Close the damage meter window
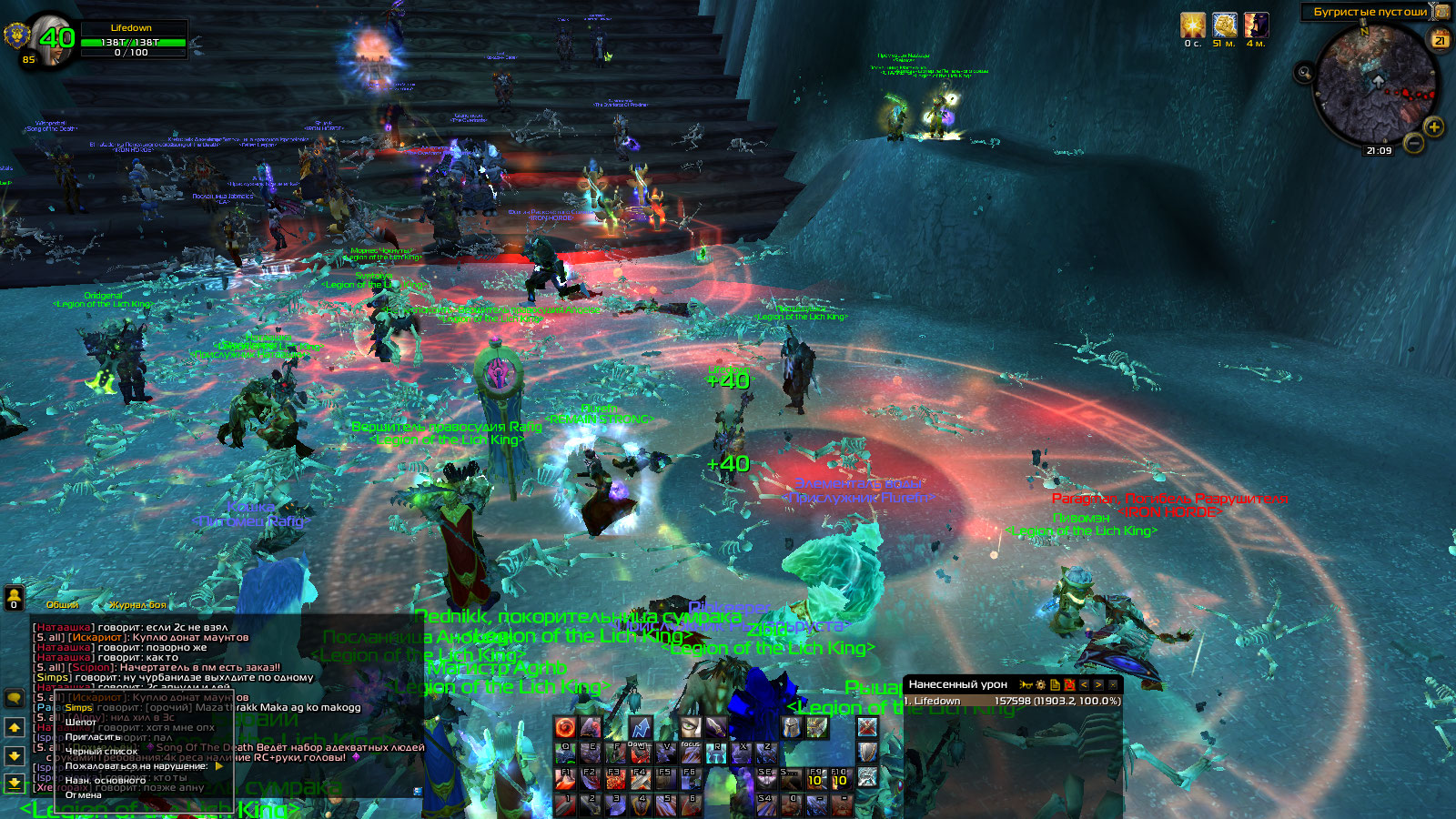This screenshot has height=819, width=1456. 1113,684
